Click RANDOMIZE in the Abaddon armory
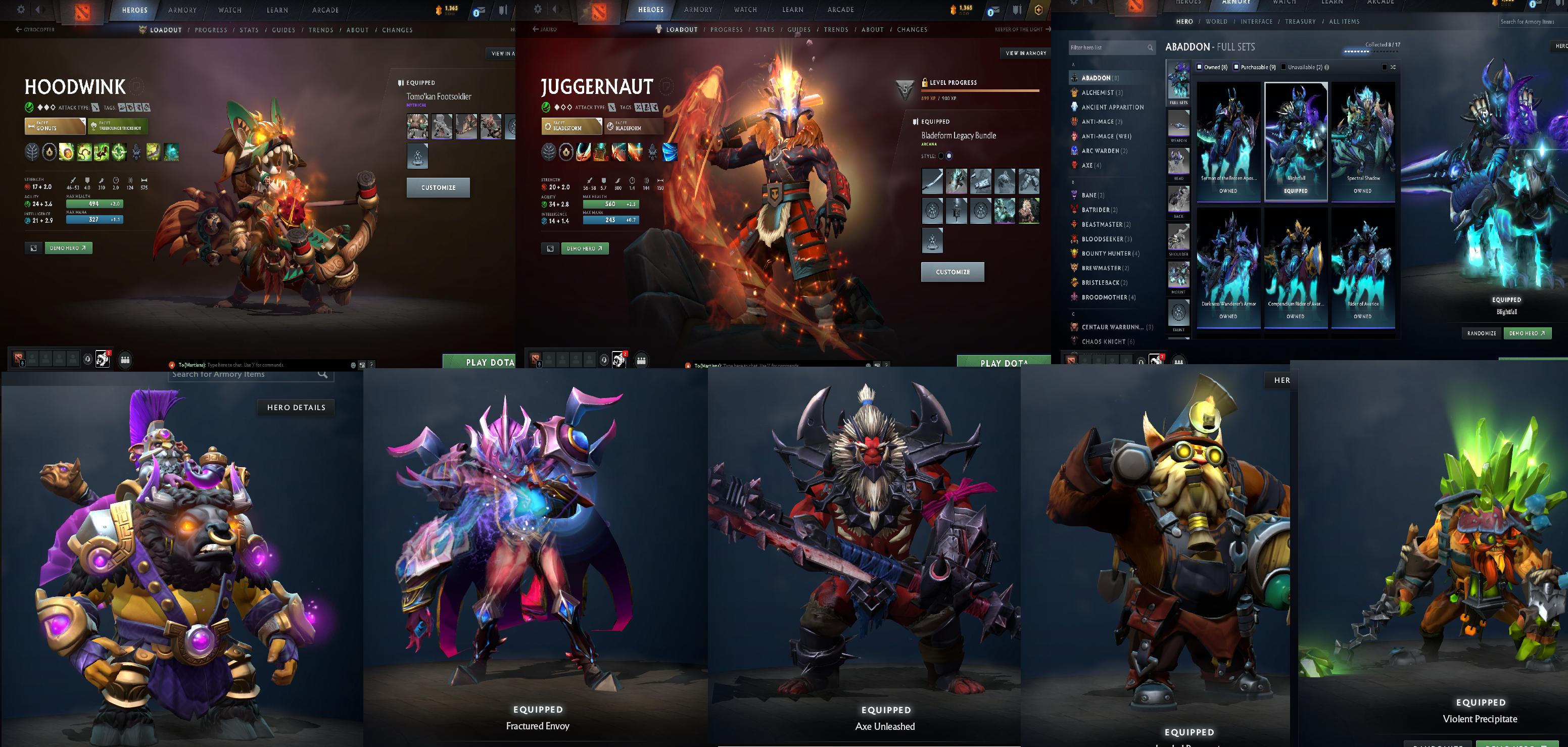Viewport: 1568px width, 747px height. 1482,333
